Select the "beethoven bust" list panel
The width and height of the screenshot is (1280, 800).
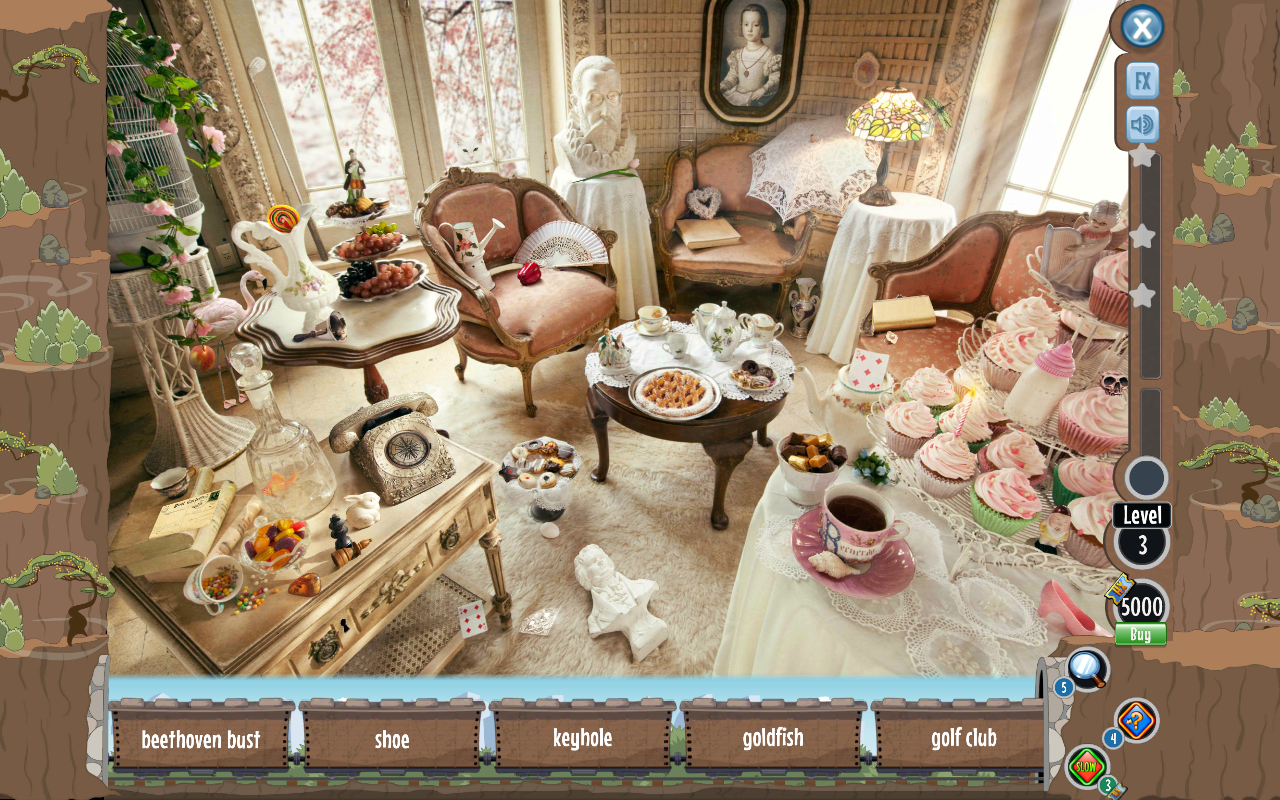point(201,739)
